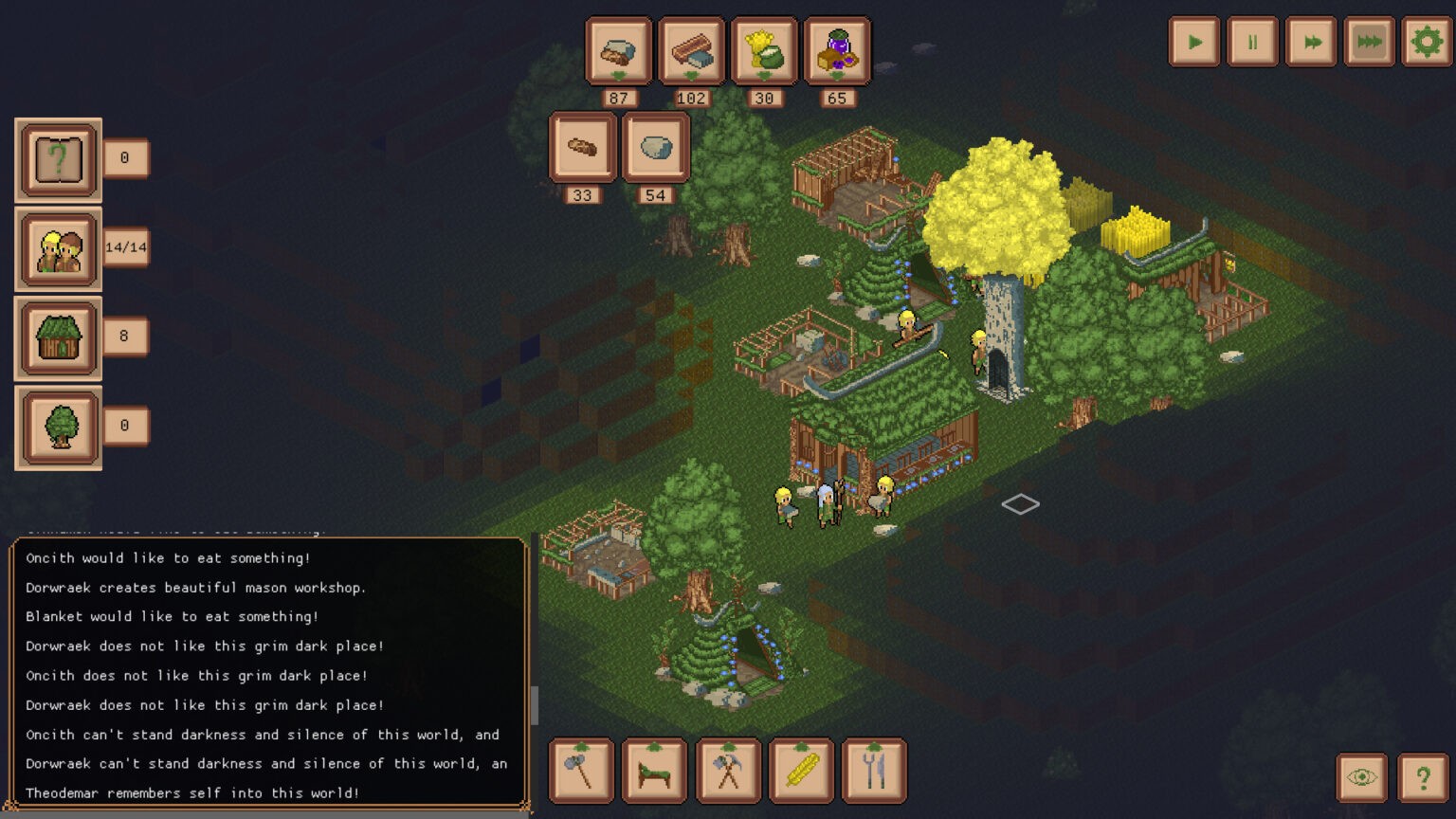
Task: Select the wood log resource slot
Action: pyautogui.click(x=582, y=147)
